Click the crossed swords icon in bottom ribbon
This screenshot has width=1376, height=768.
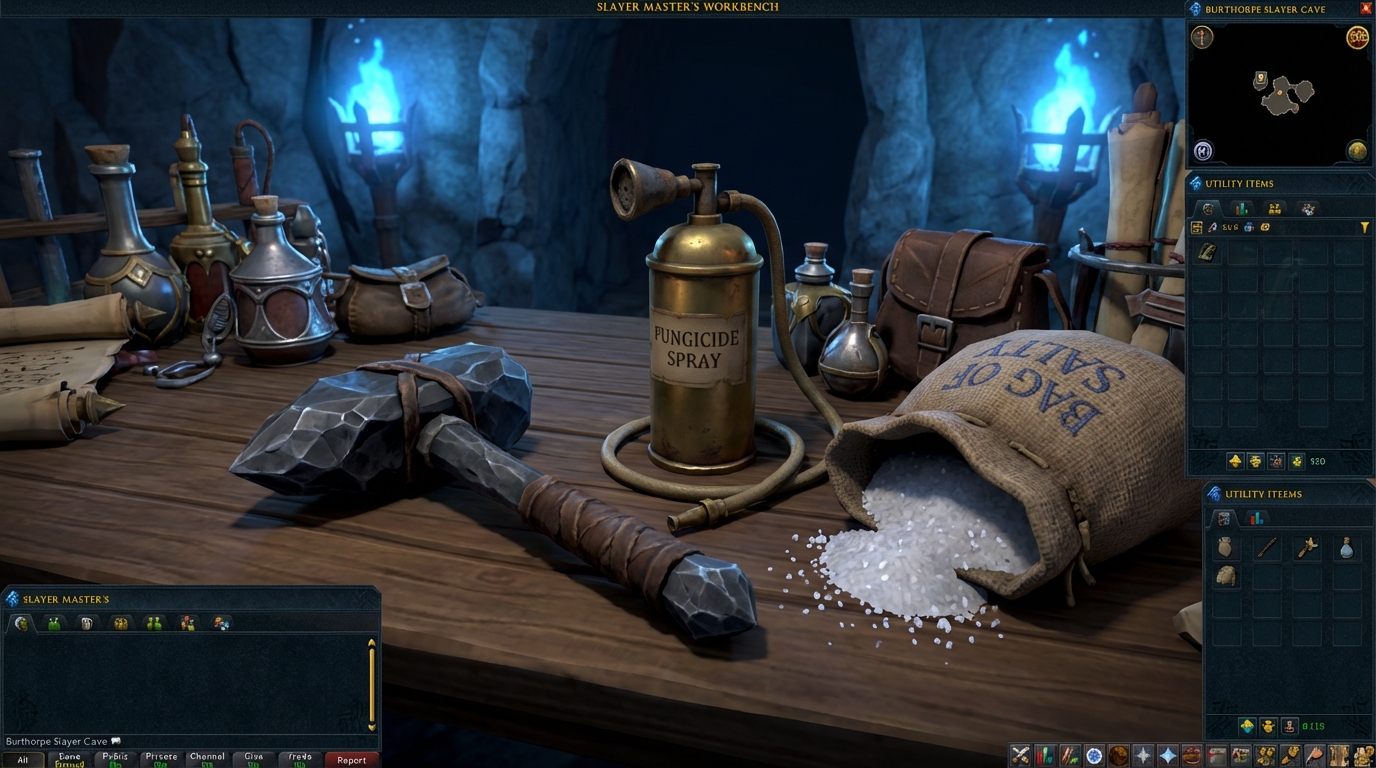click(1020, 756)
